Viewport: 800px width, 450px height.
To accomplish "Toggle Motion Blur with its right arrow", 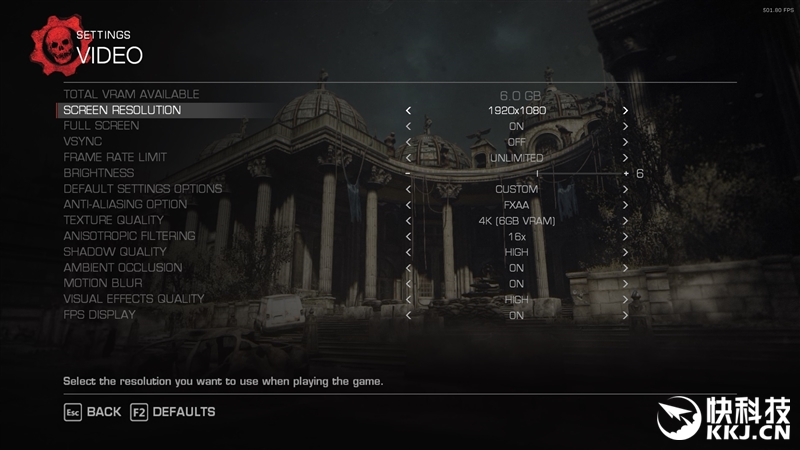I will pos(625,284).
